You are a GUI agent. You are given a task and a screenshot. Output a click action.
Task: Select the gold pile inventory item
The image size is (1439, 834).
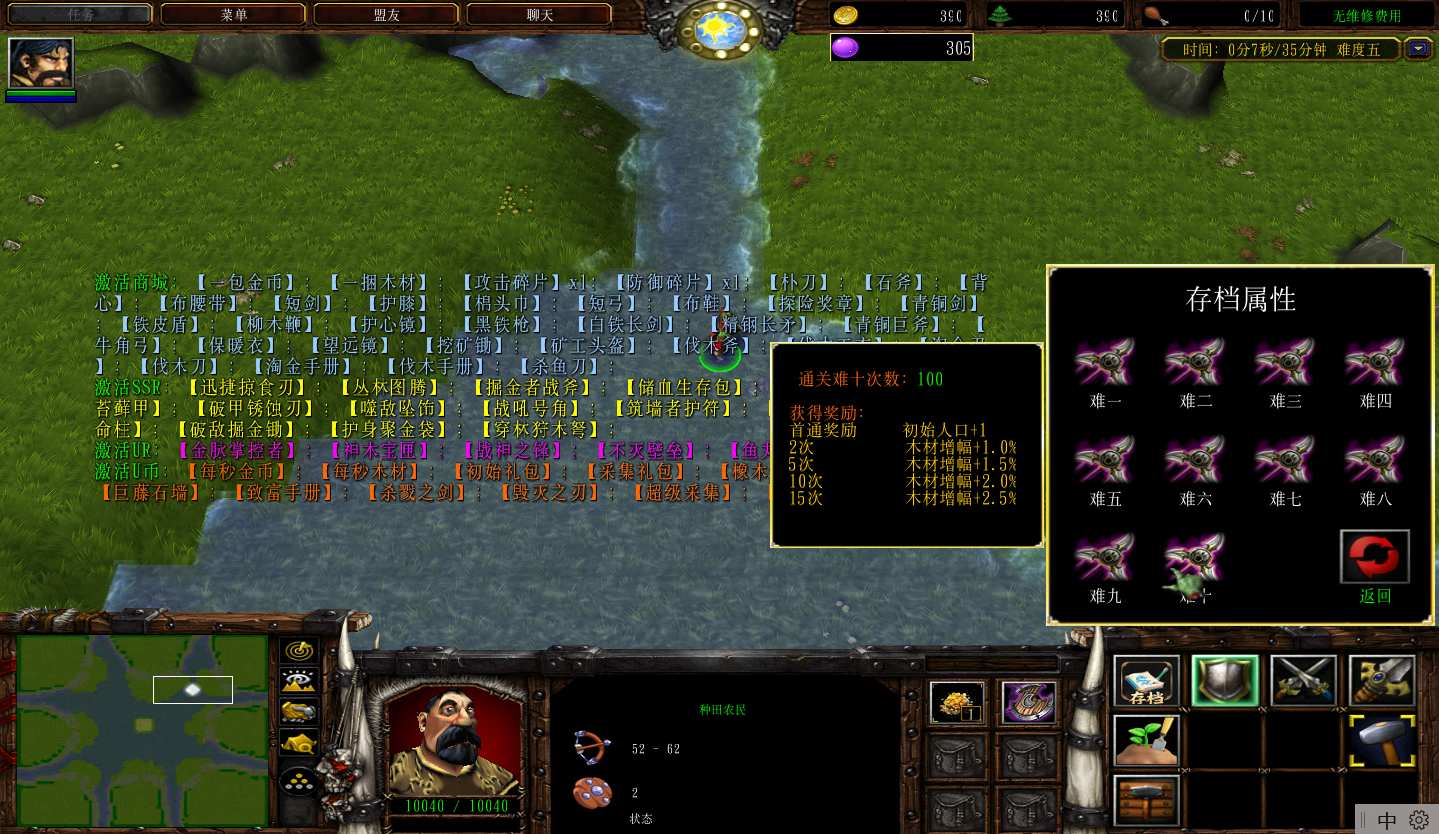click(x=957, y=703)
